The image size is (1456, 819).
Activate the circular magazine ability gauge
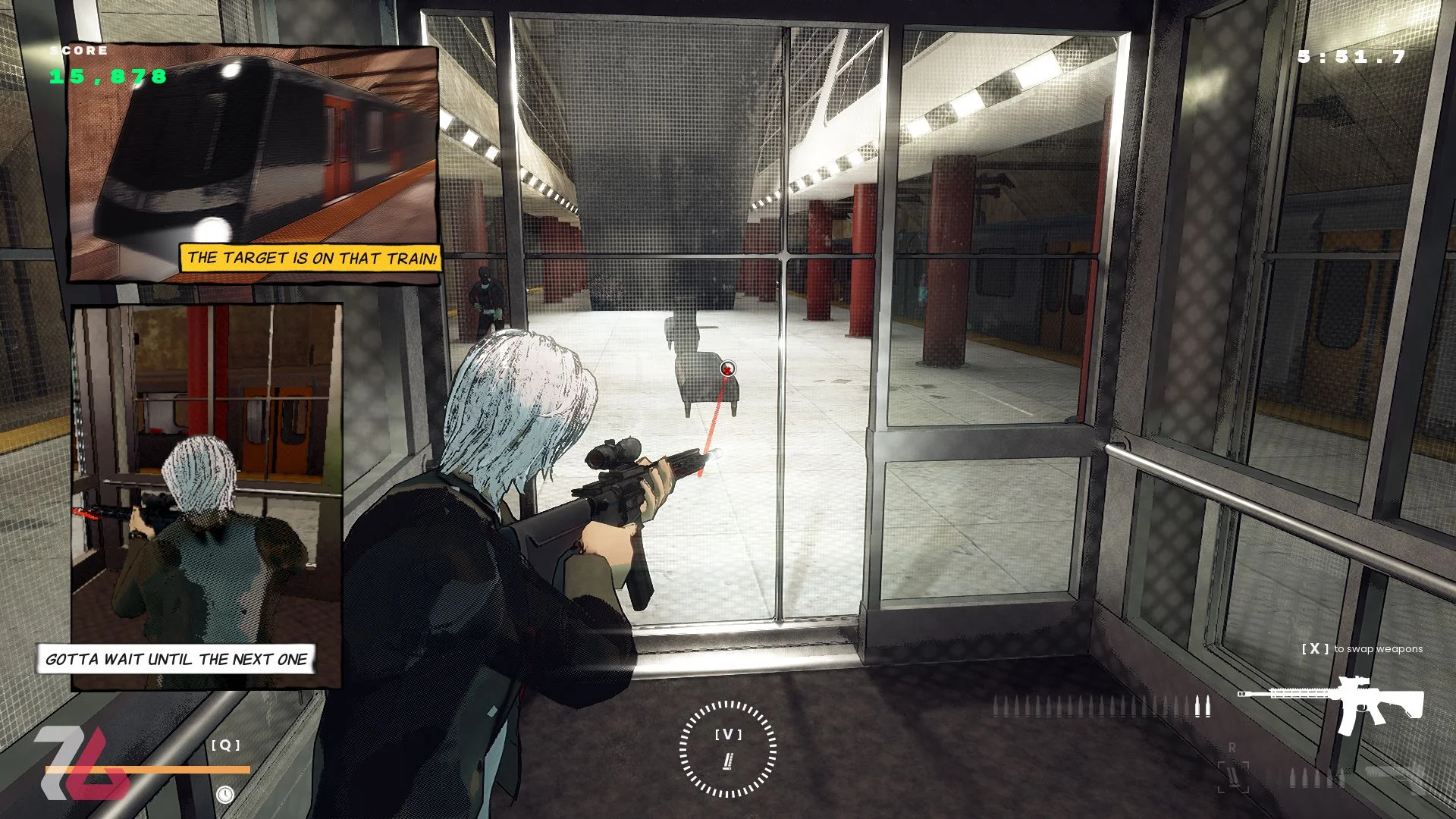click(x=727, y=749)
